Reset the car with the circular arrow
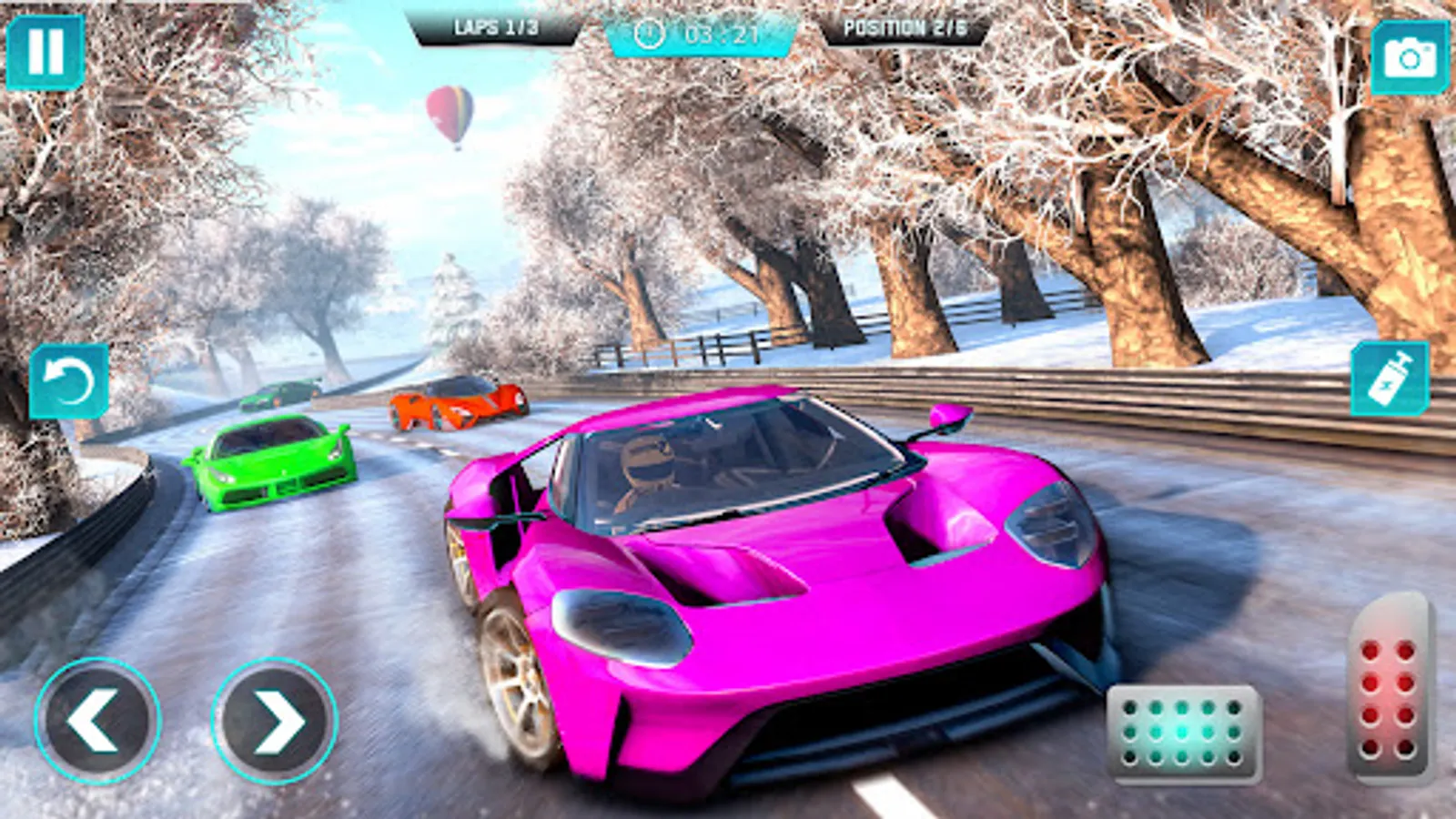The width and height of the screenshot is (1456, 819). (x=68, y=382)
